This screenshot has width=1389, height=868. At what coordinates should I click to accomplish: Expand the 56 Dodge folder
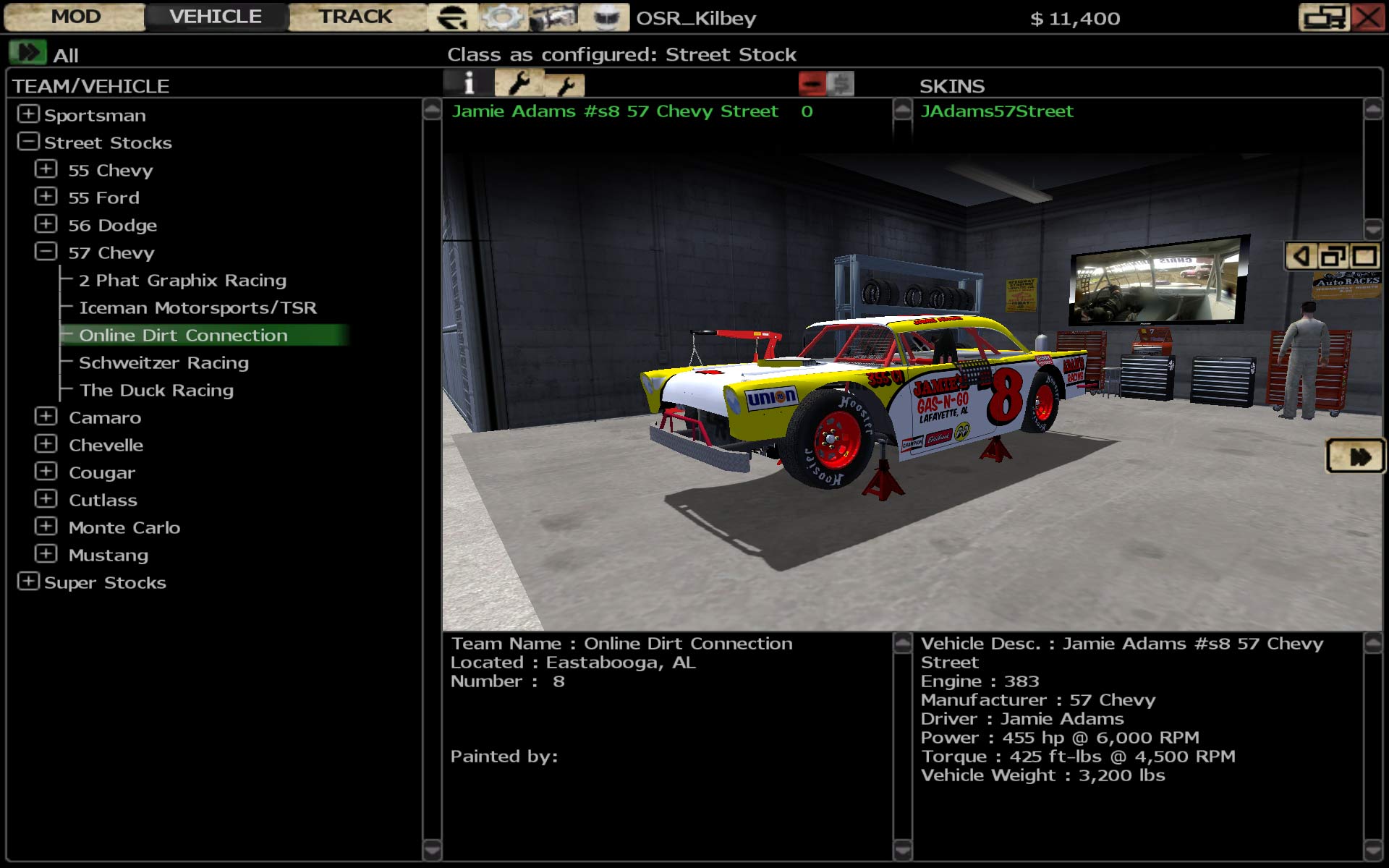(46, 224)
